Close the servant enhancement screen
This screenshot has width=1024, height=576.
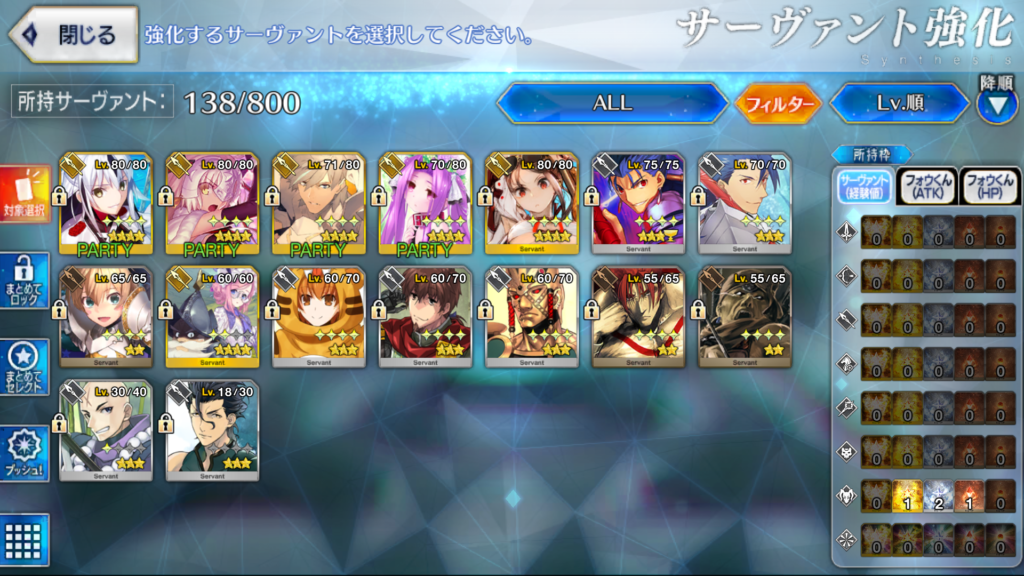(x=74, y=34)
